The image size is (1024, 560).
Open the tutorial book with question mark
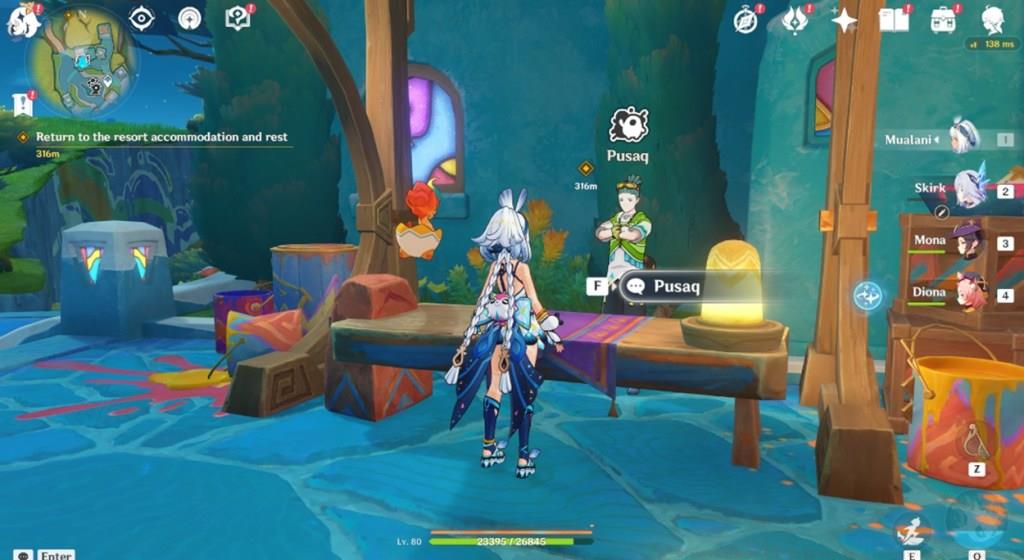tap(237, 18)
